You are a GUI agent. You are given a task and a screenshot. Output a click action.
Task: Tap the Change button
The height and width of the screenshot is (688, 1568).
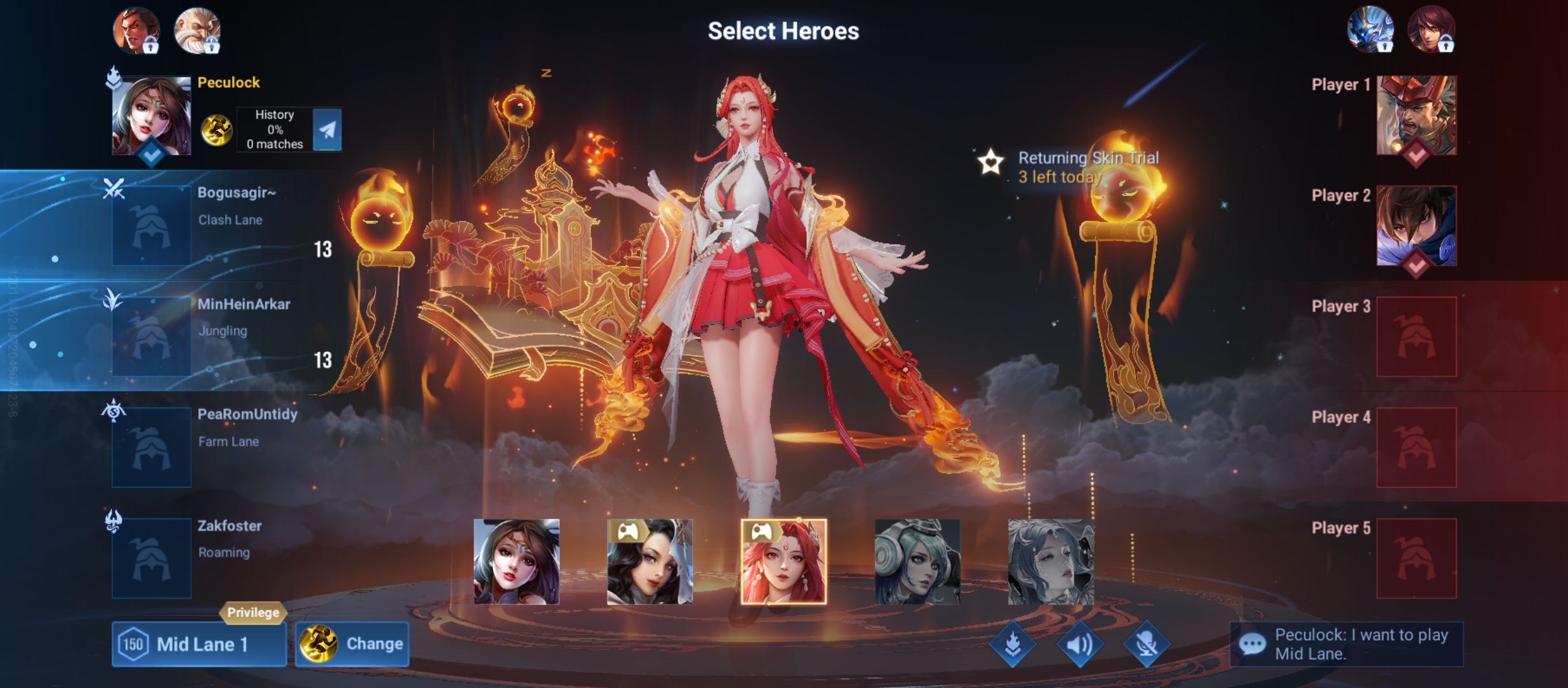(352, 644)
